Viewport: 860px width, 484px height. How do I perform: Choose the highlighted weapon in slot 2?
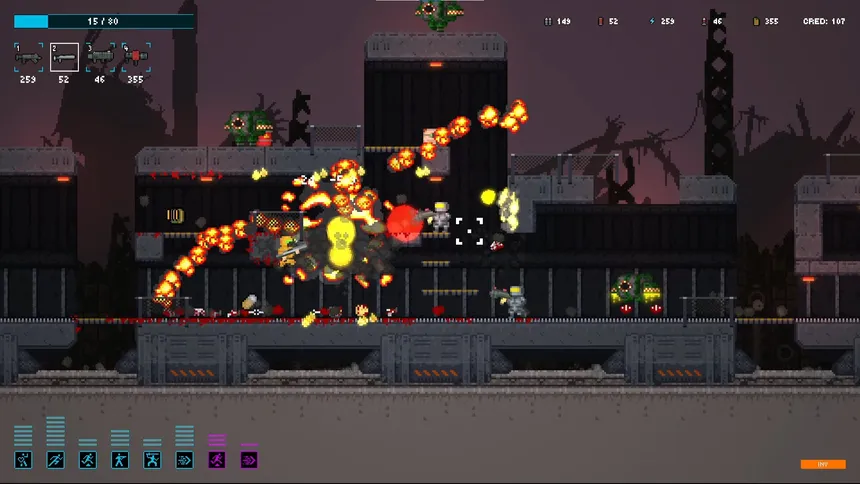65,58
